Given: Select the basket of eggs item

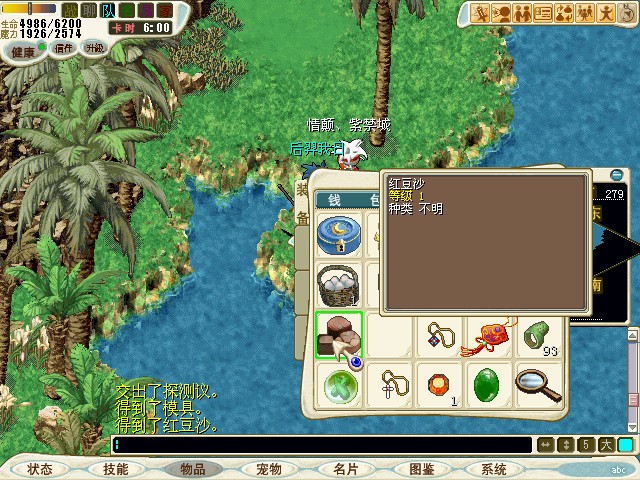Looking at the screenshot, I should [338, 284].
